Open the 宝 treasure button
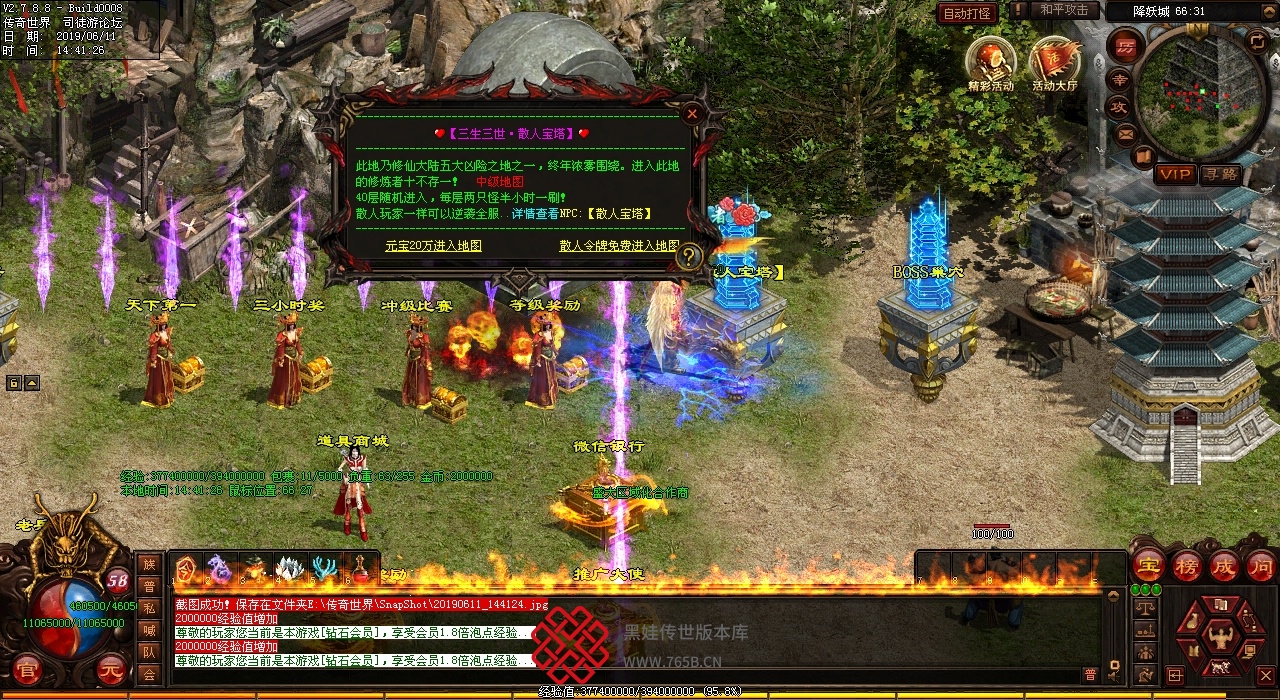The image size is (1280, 700). coord(1147,565)
